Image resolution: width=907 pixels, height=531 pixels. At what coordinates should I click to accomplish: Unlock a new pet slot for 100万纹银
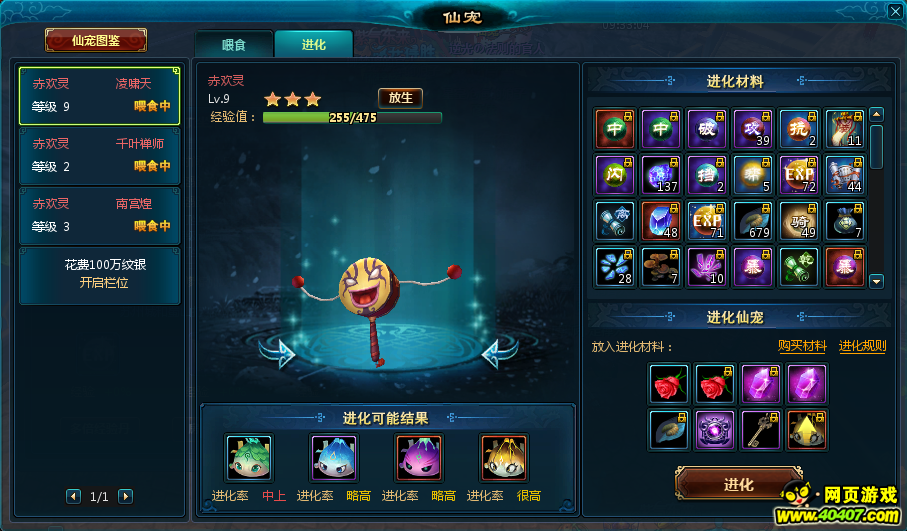pos(99,275)
